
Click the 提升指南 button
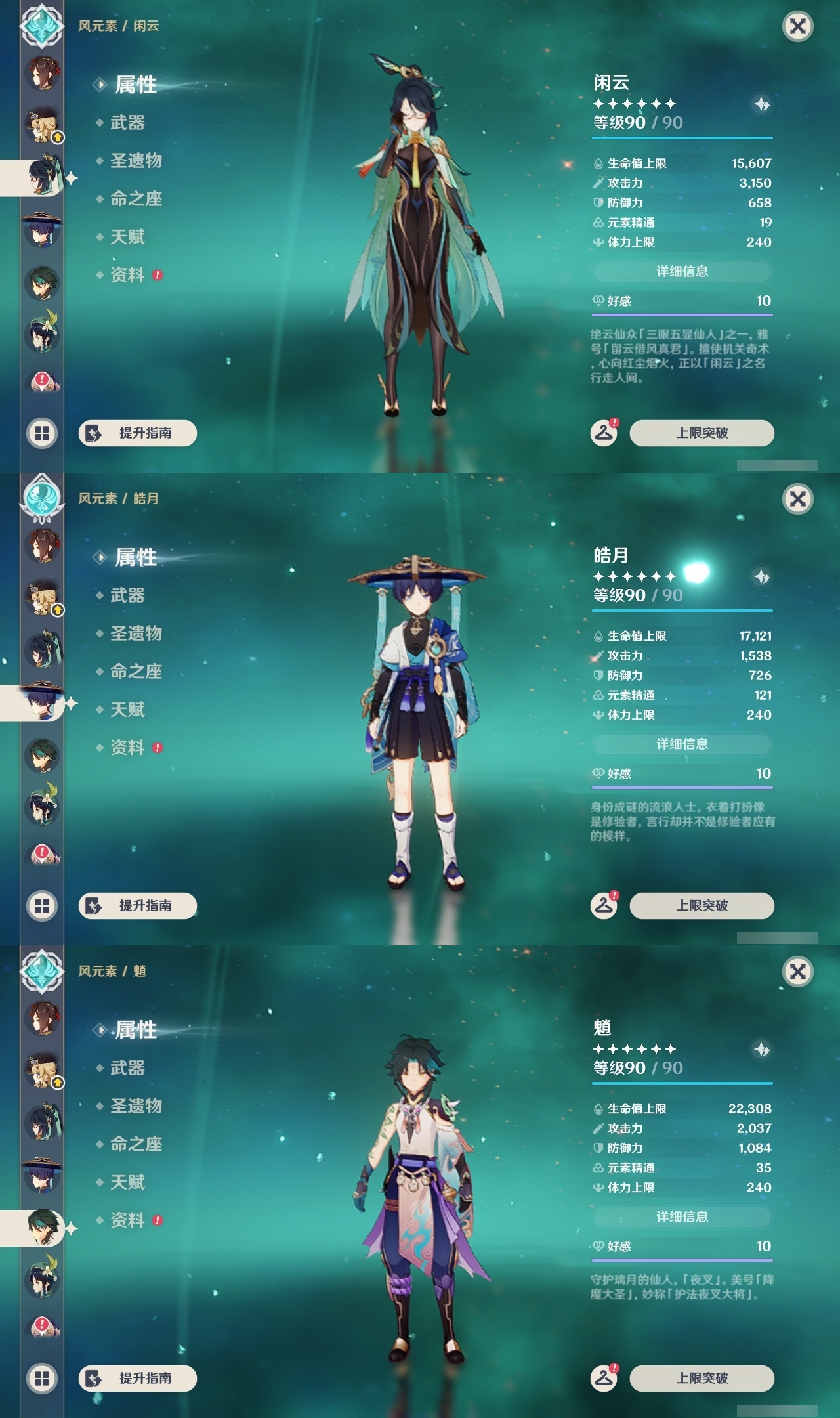pos(139,431)
